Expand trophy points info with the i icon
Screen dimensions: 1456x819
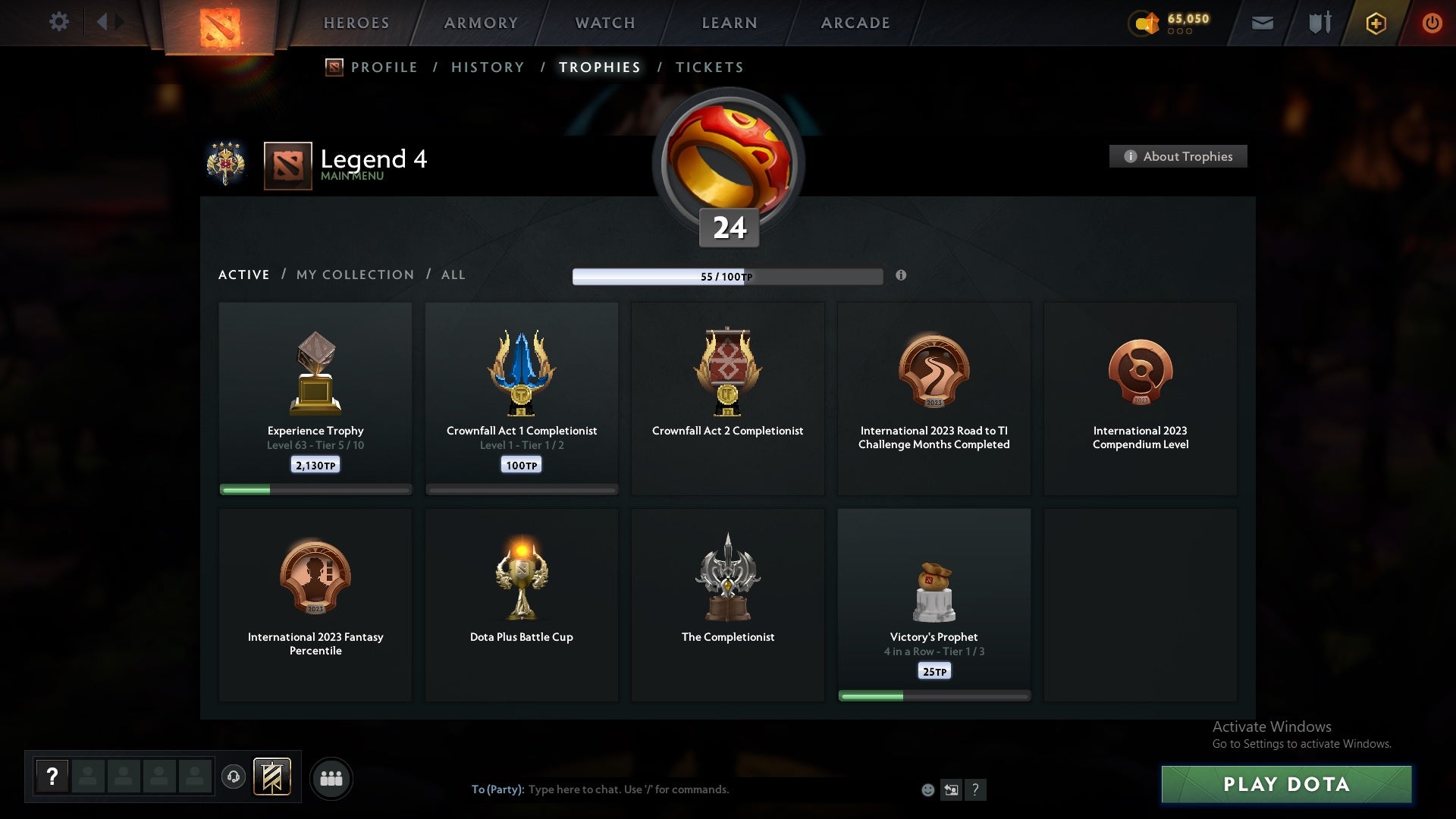click(902, 276)
